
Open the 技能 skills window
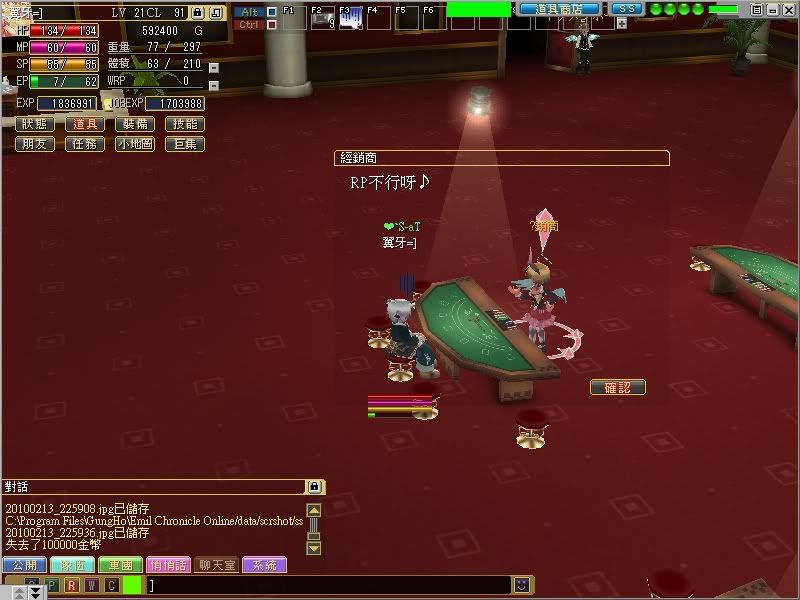185,124
